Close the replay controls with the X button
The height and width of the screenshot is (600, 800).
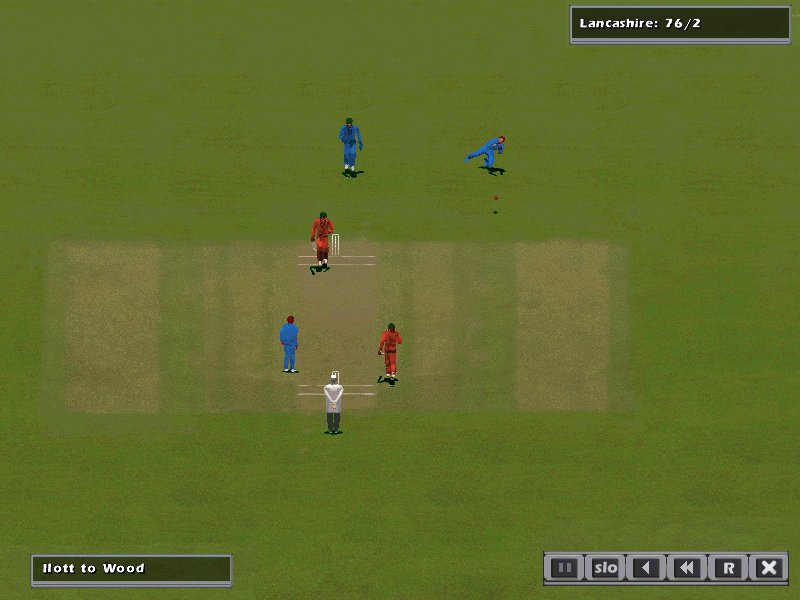pos(768,568)
